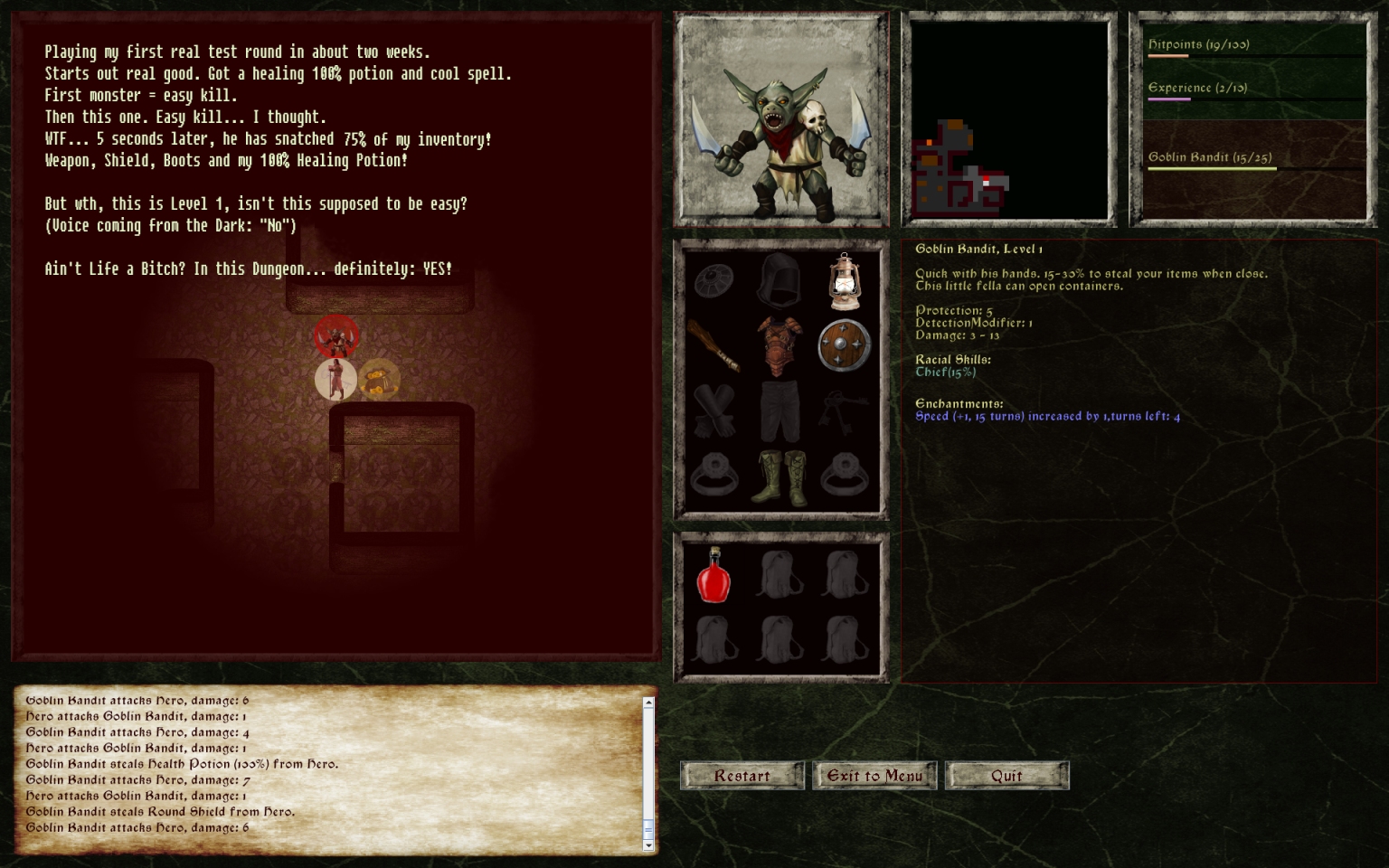Click the equipped boots slot
This screenshot has width=1389, height=868.
click(779, 477)
